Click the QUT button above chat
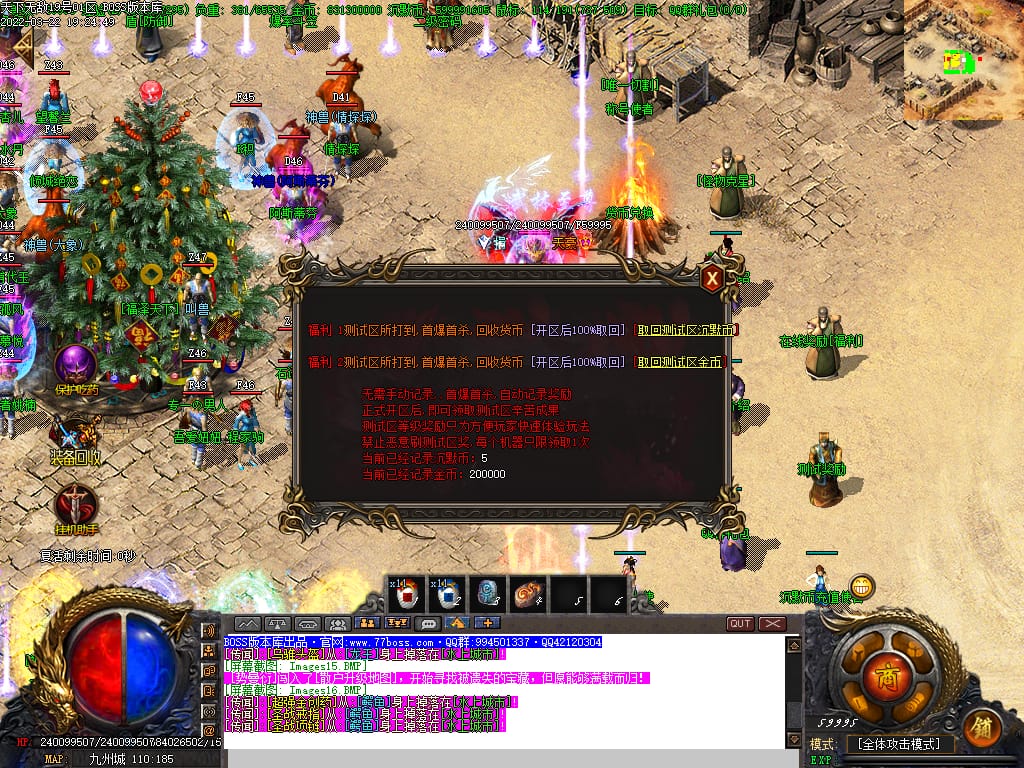The image size is (1024, 768). (740, 624)
